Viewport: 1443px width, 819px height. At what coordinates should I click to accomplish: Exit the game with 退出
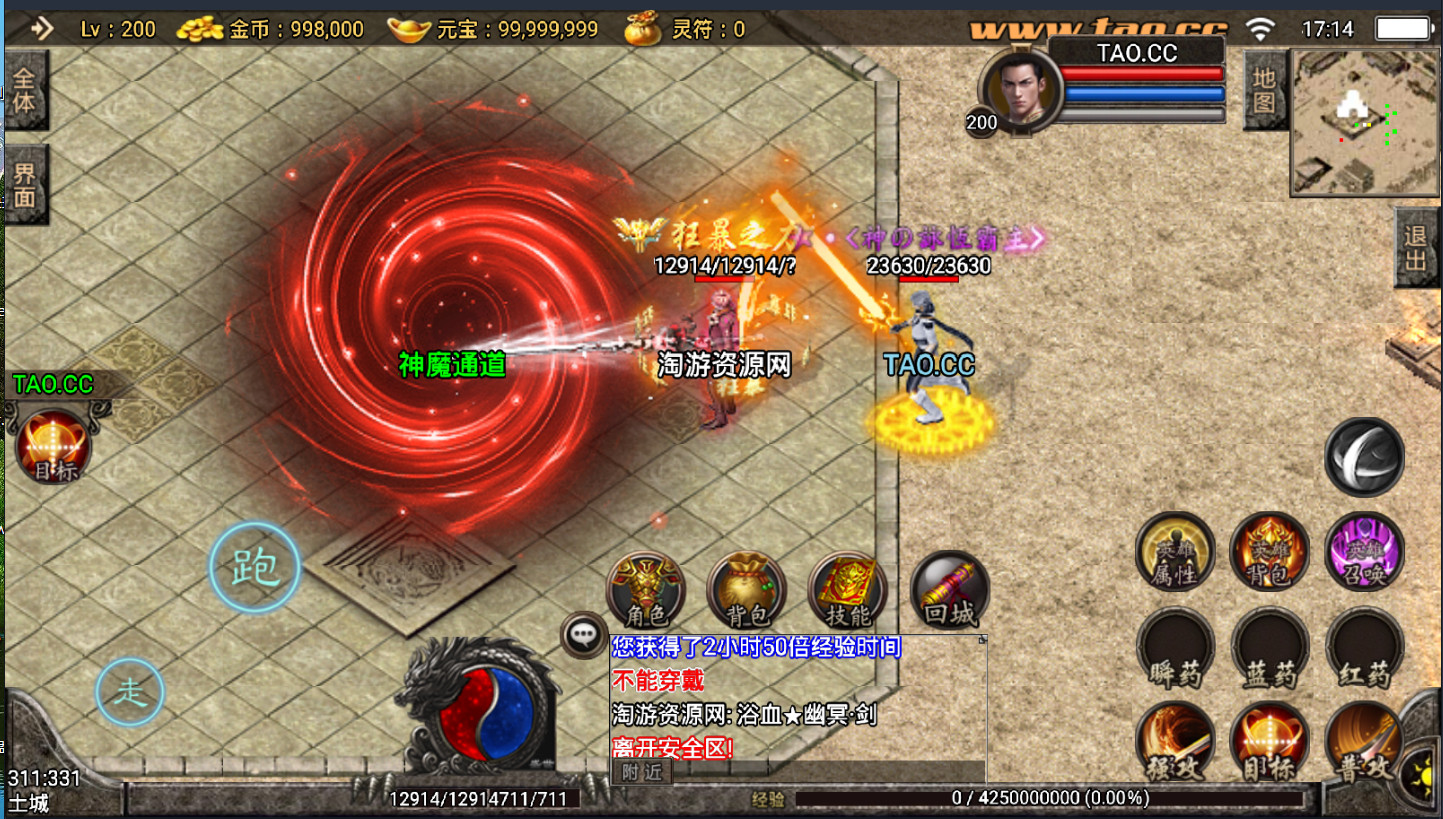point(1417,249)
